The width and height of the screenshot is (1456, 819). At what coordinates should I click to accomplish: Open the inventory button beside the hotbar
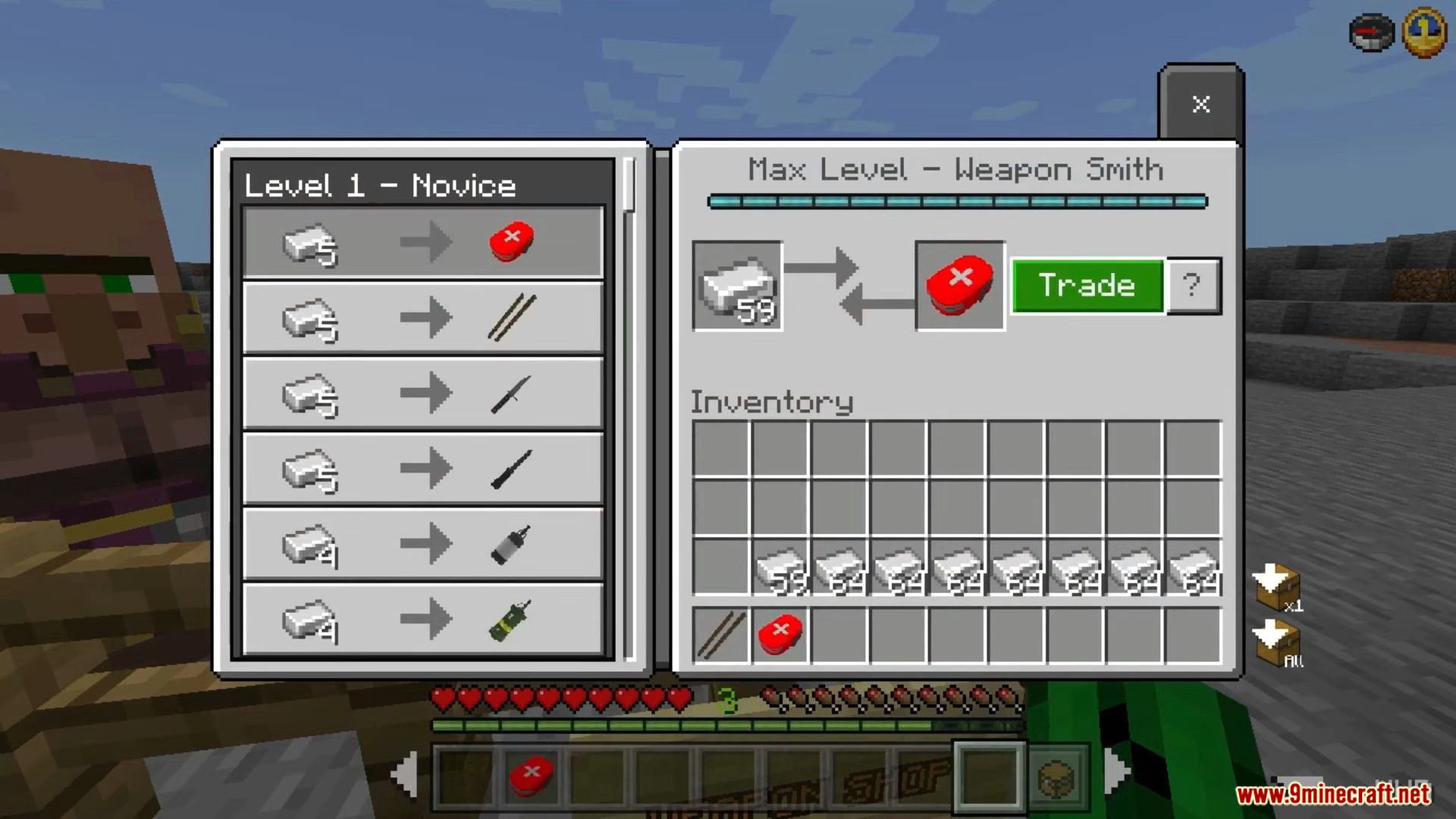tap(1057, 776)
